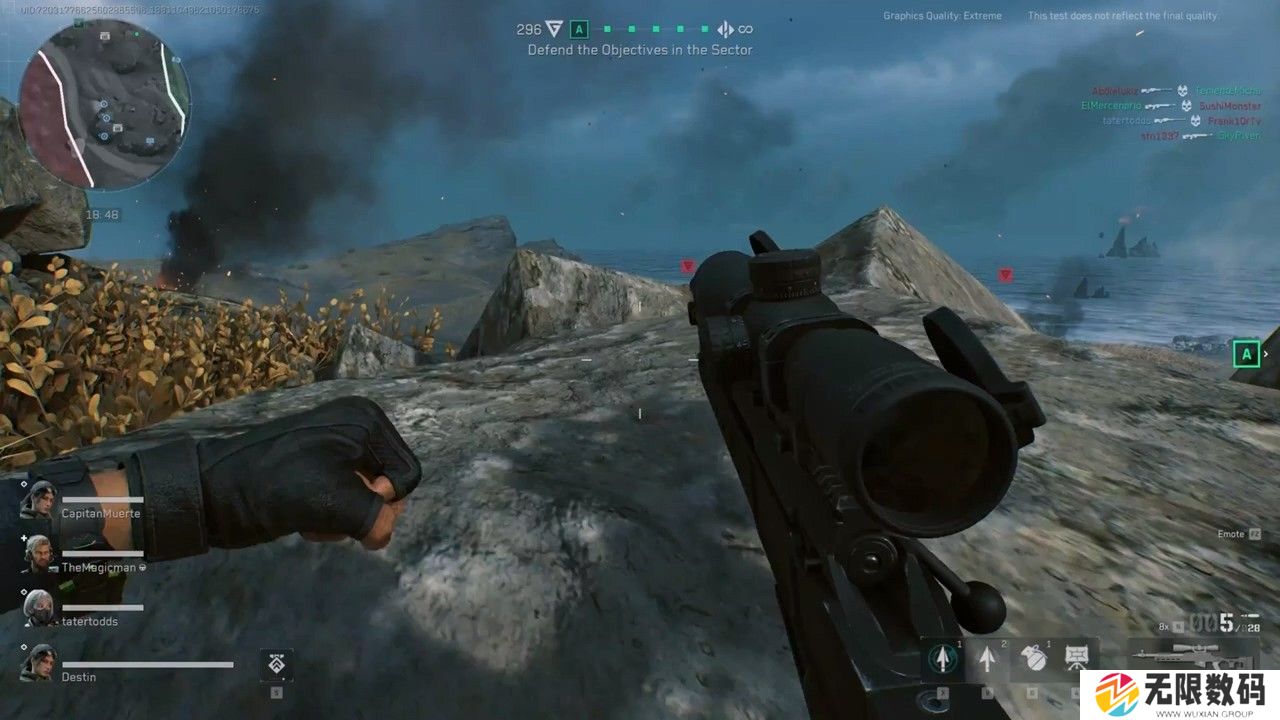Select squadmate tatertodds' portrait
This screenshot has width=1280, height=720.
click(40, 607)
